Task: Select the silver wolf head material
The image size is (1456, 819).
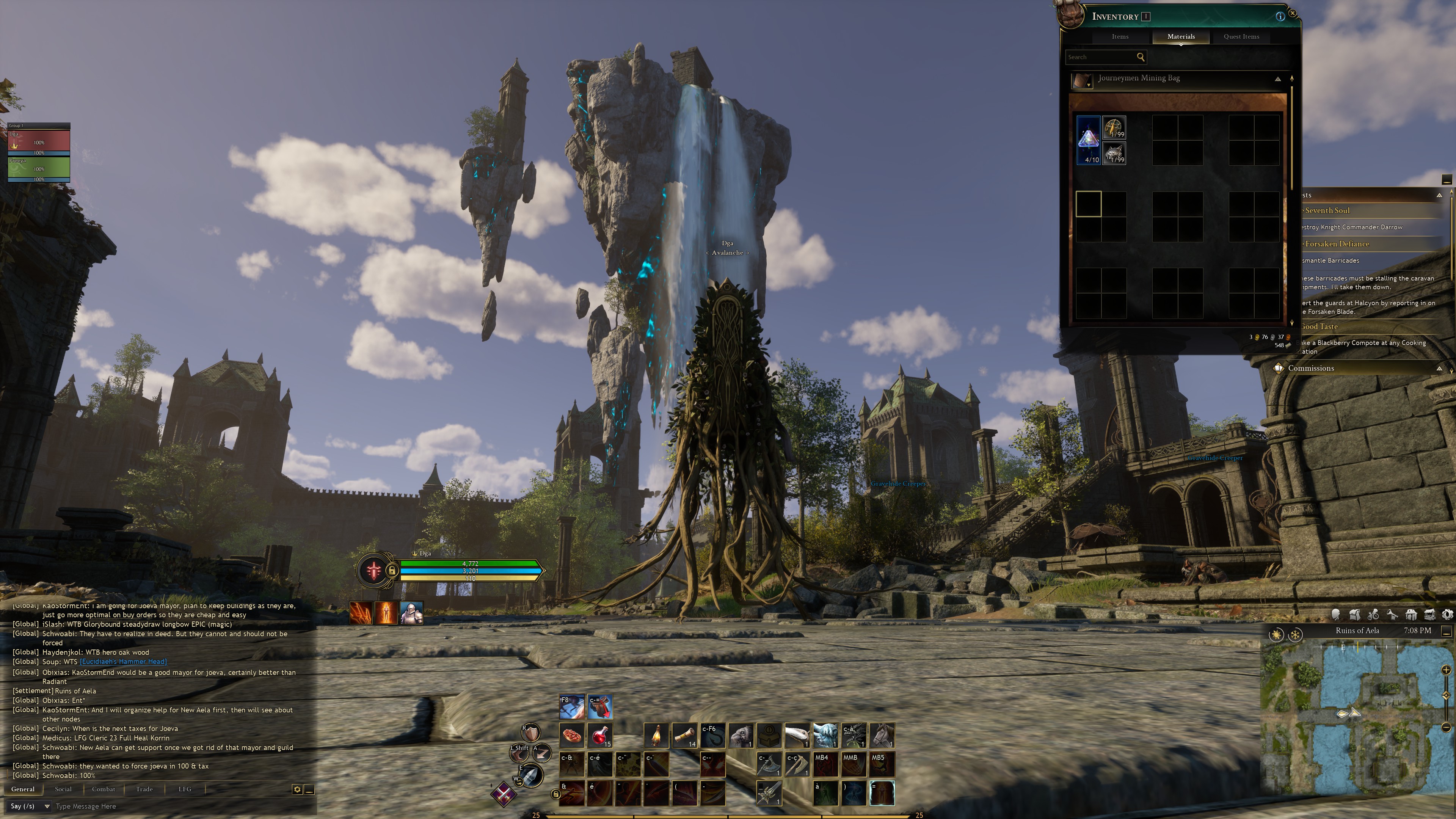Action: (1114, 153)
